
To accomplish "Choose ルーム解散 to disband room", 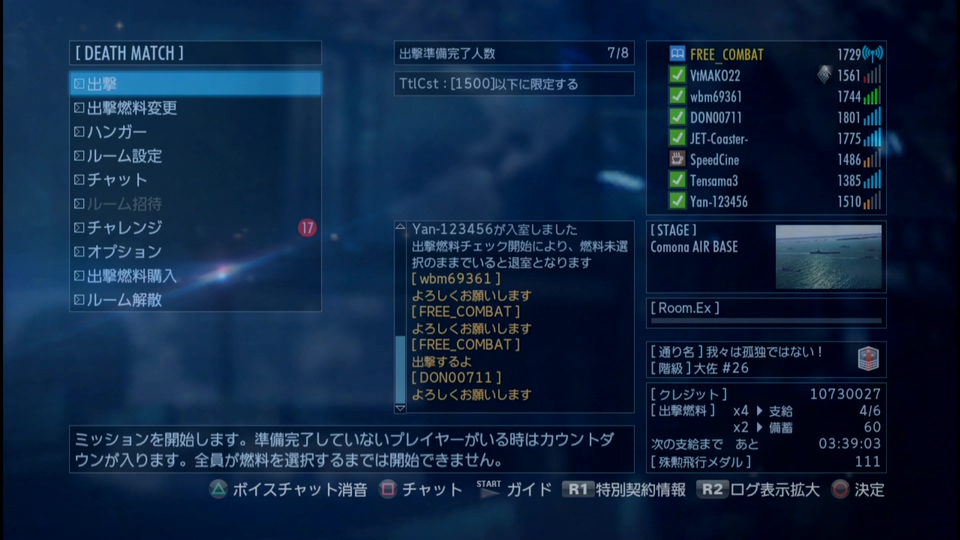I will pos(195,300).
